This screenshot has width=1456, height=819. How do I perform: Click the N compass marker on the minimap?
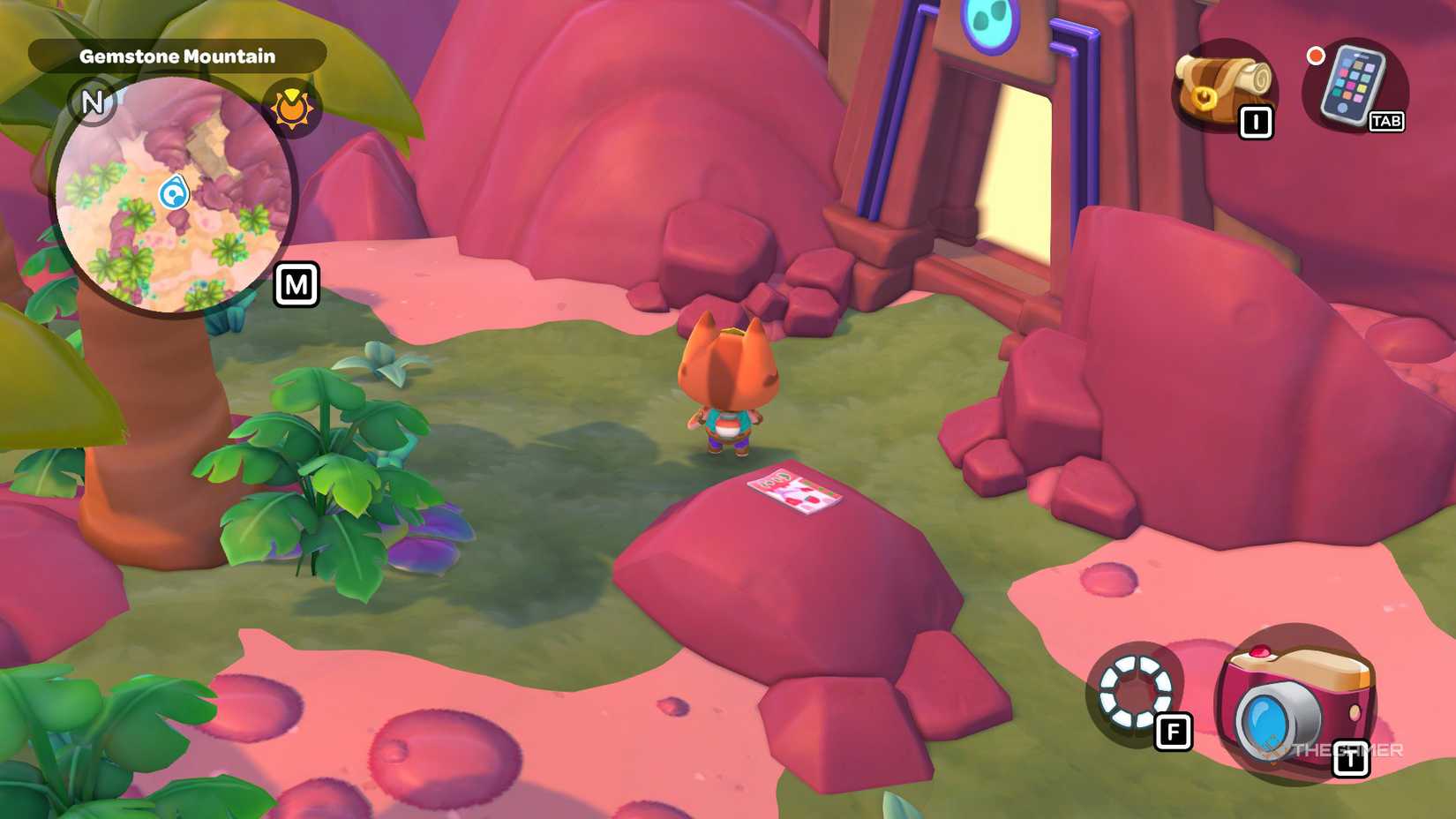92,102
